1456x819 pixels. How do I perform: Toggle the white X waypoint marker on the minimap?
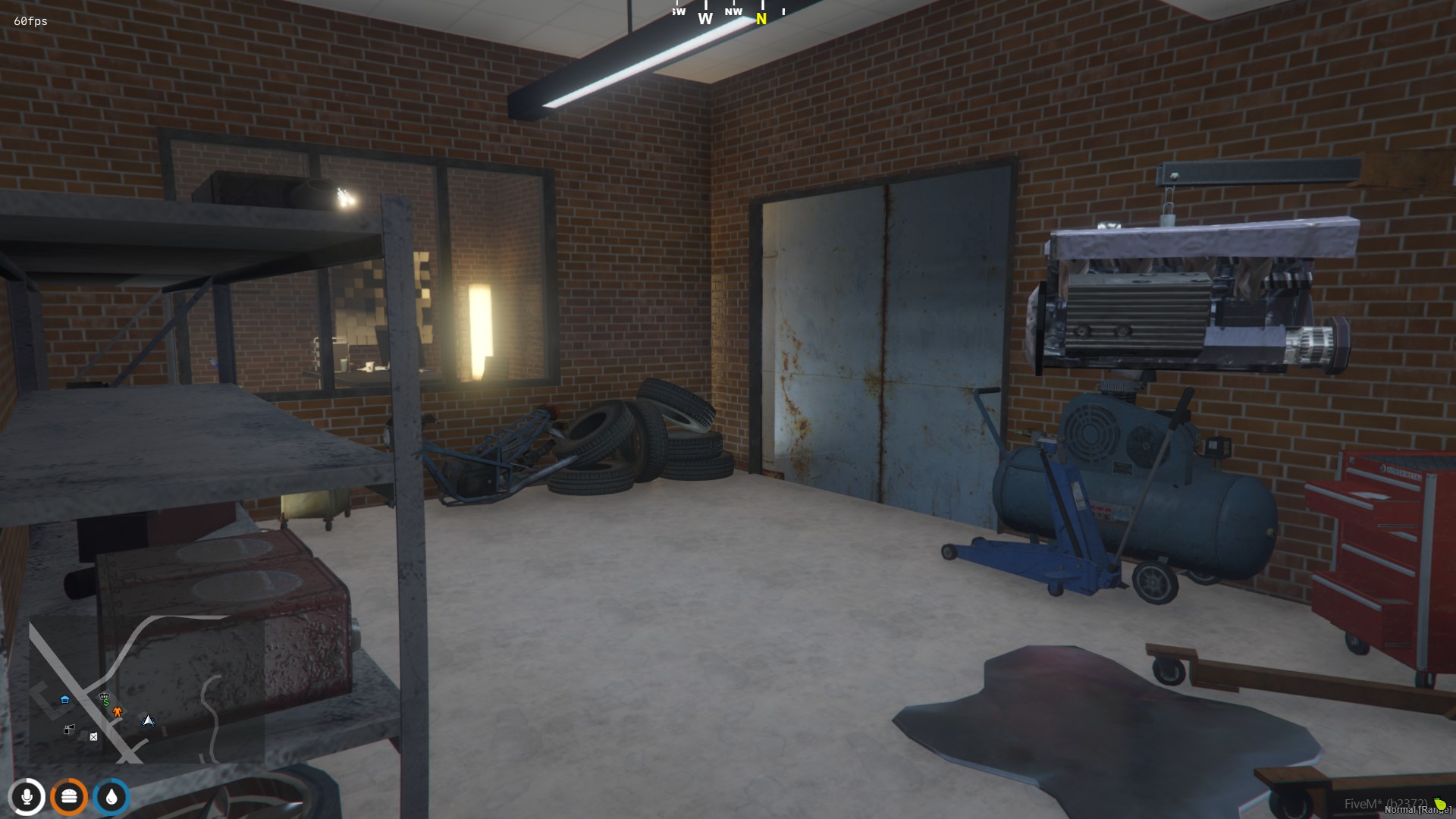click(93, 737)
